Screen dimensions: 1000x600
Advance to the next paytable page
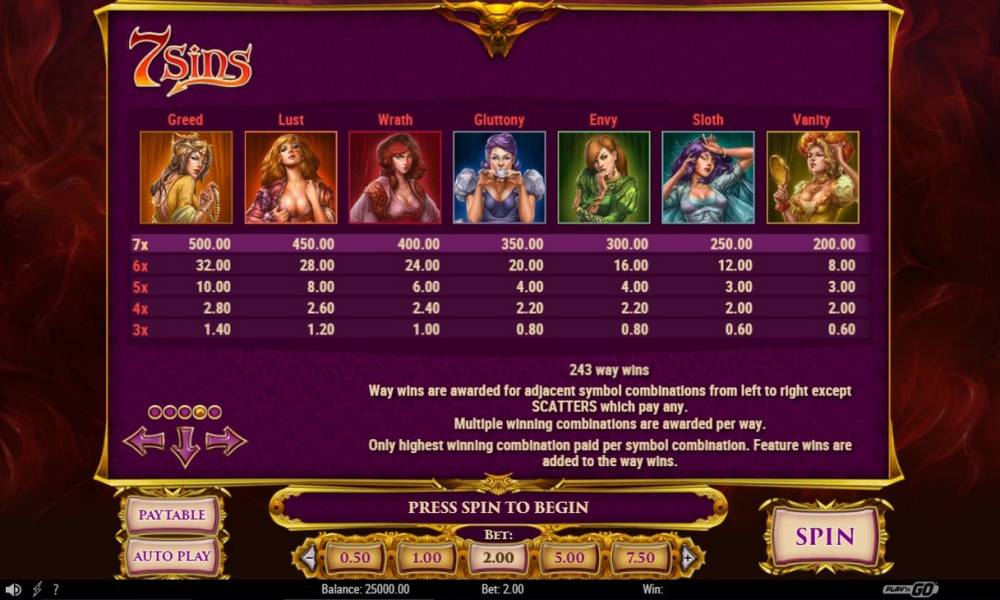(226, 441)
